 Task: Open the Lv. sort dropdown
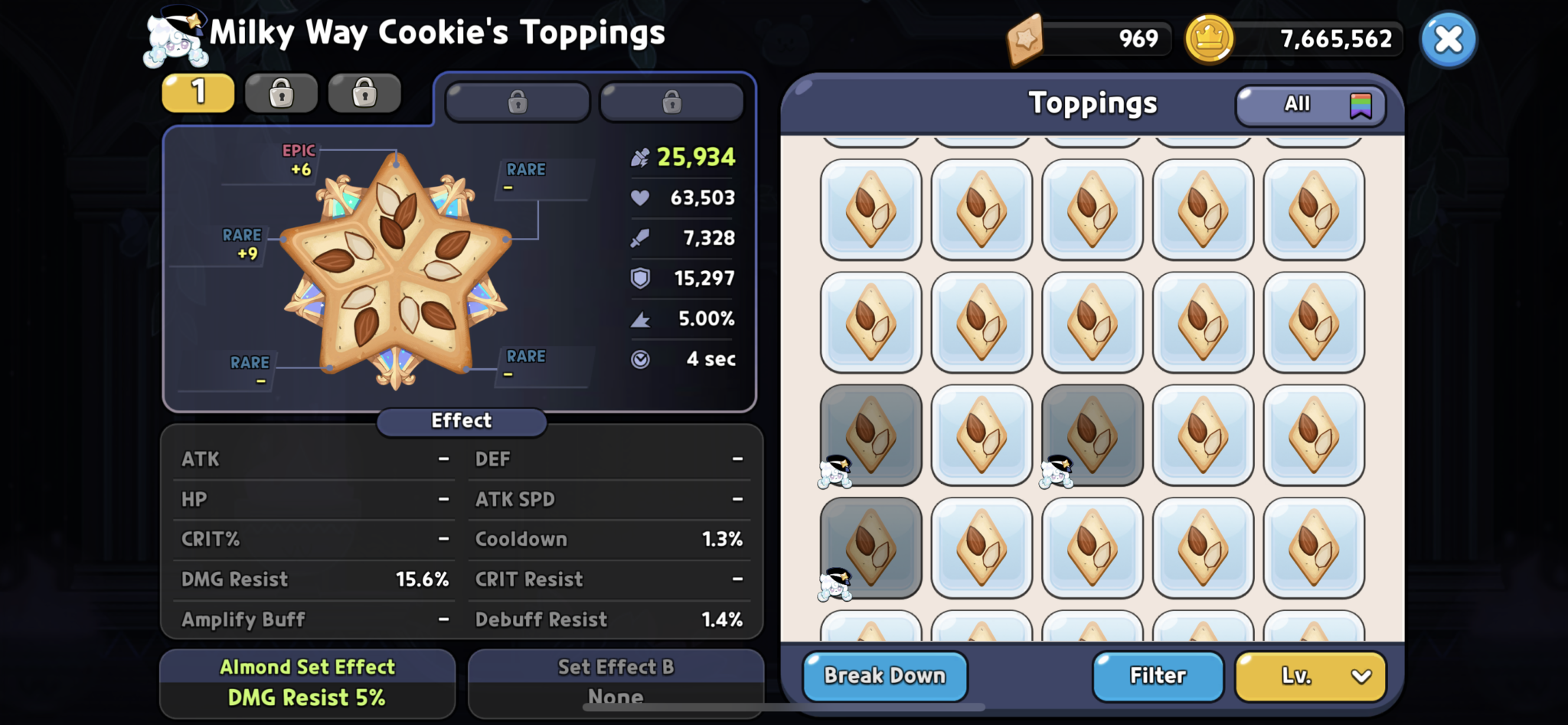click(1310, 676)
